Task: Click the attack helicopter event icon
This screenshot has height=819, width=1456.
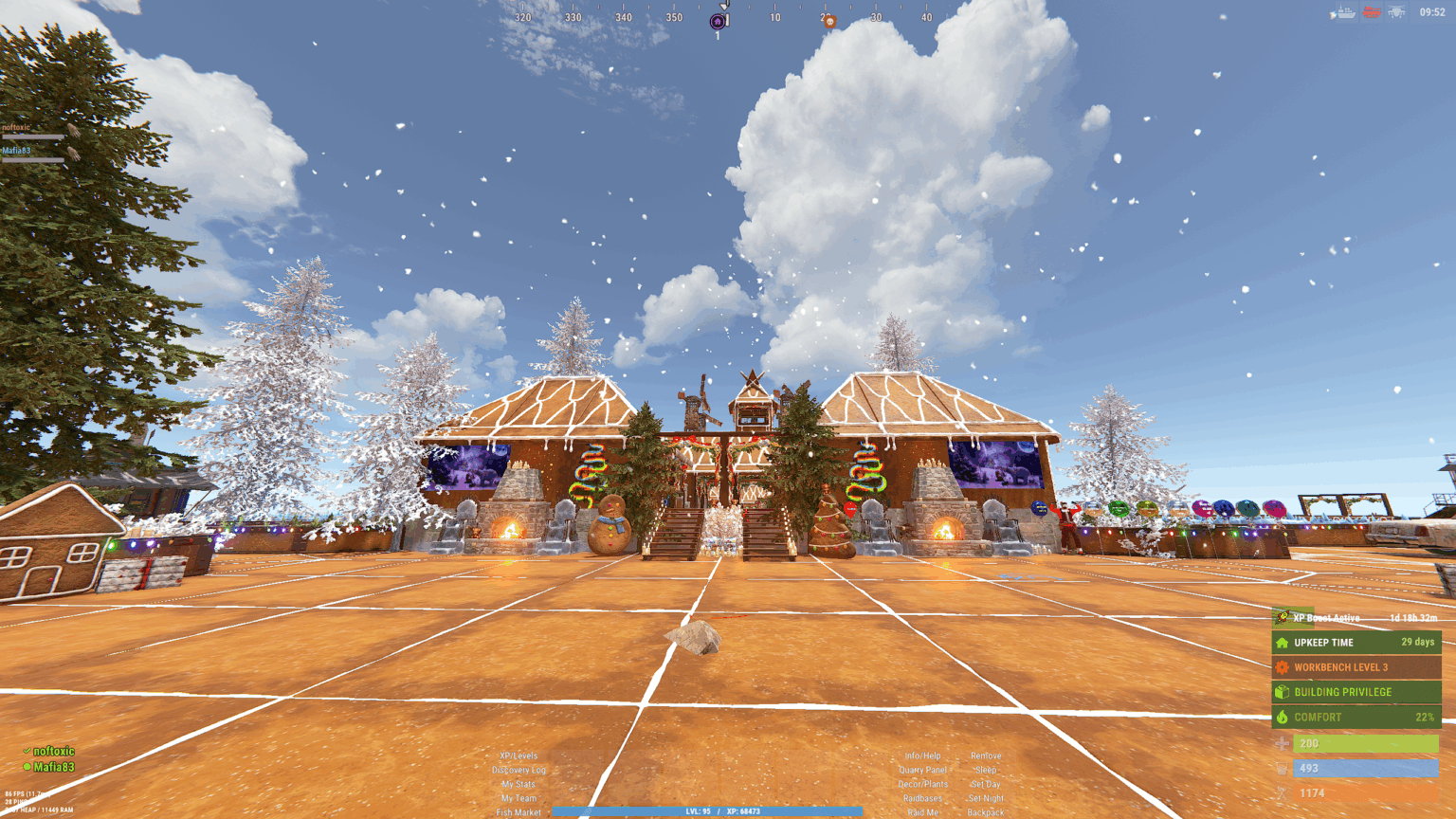Action: tap(1397, 12)
